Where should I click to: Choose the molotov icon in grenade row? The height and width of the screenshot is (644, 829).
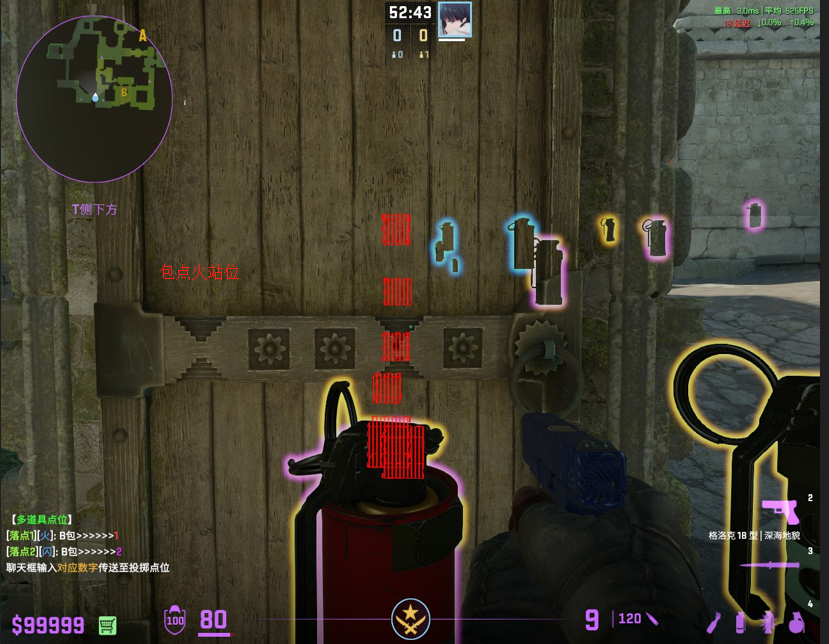(x=714, y=622)
